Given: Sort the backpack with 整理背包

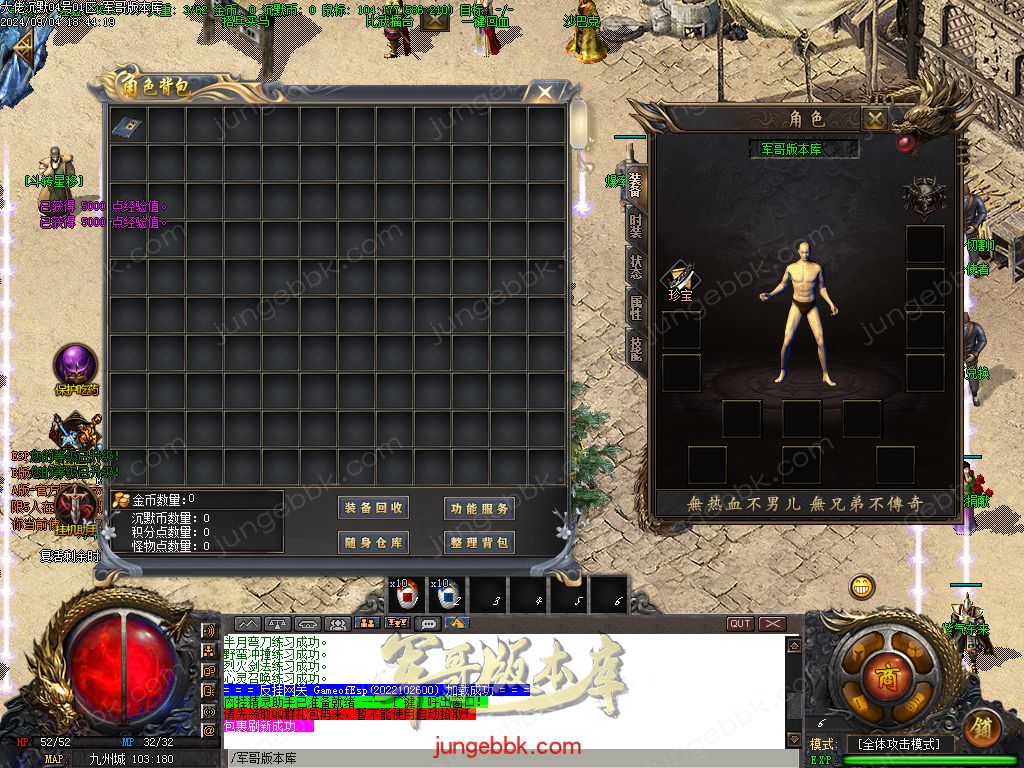Looking at the screenshot, I should 480,542.
